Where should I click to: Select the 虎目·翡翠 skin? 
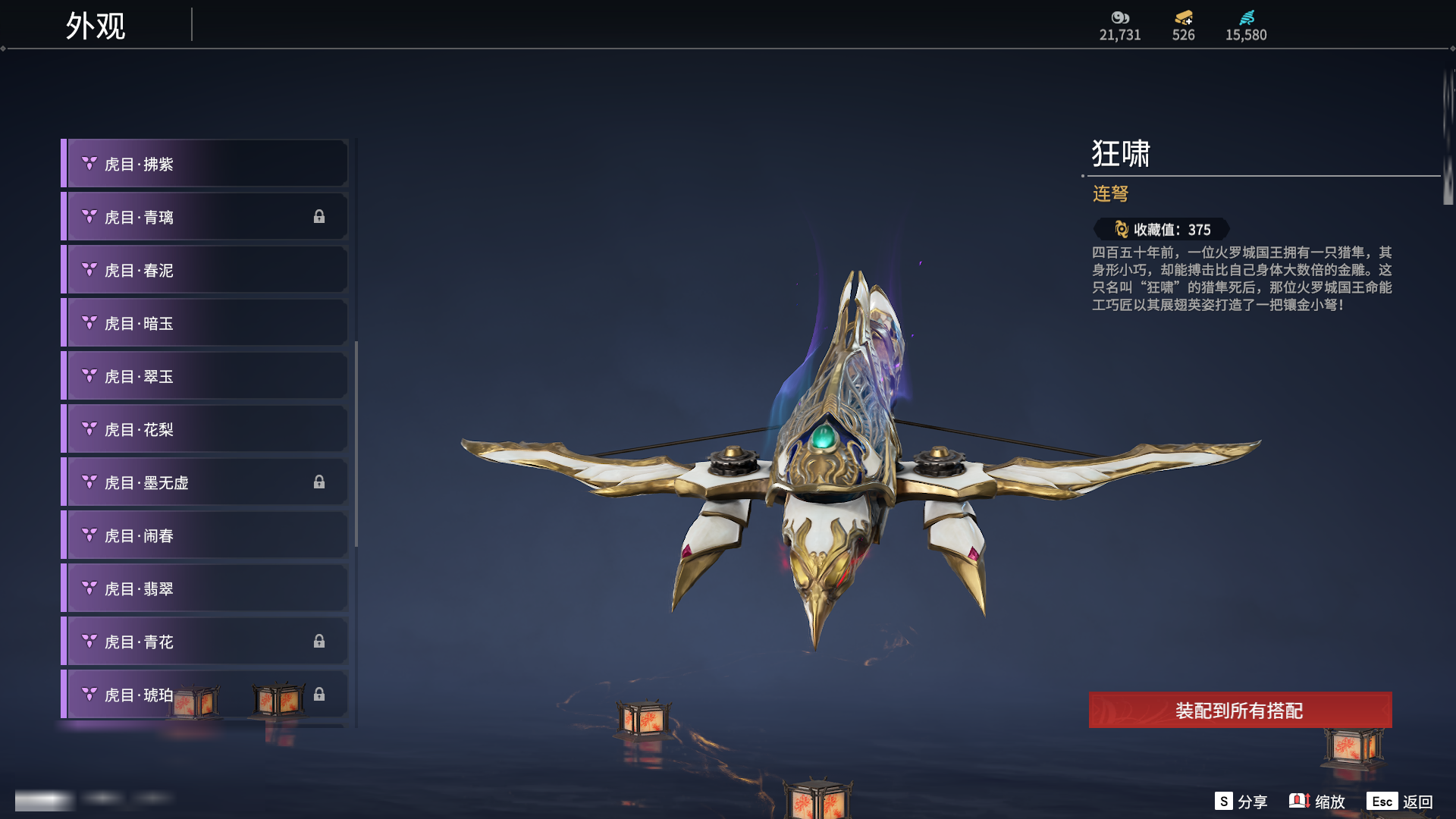click(205, 588)
